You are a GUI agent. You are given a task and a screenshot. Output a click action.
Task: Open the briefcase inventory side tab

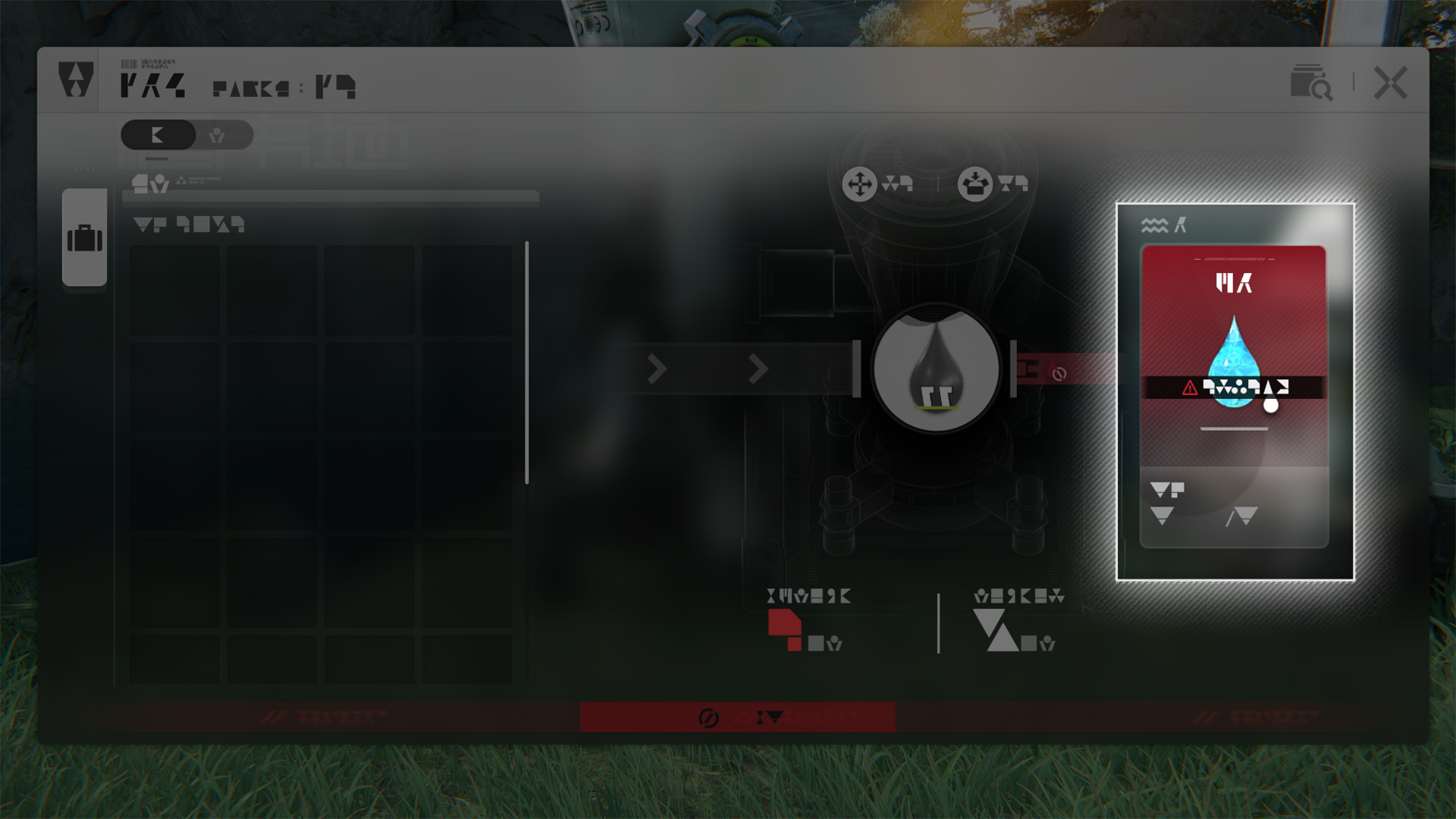84,238
